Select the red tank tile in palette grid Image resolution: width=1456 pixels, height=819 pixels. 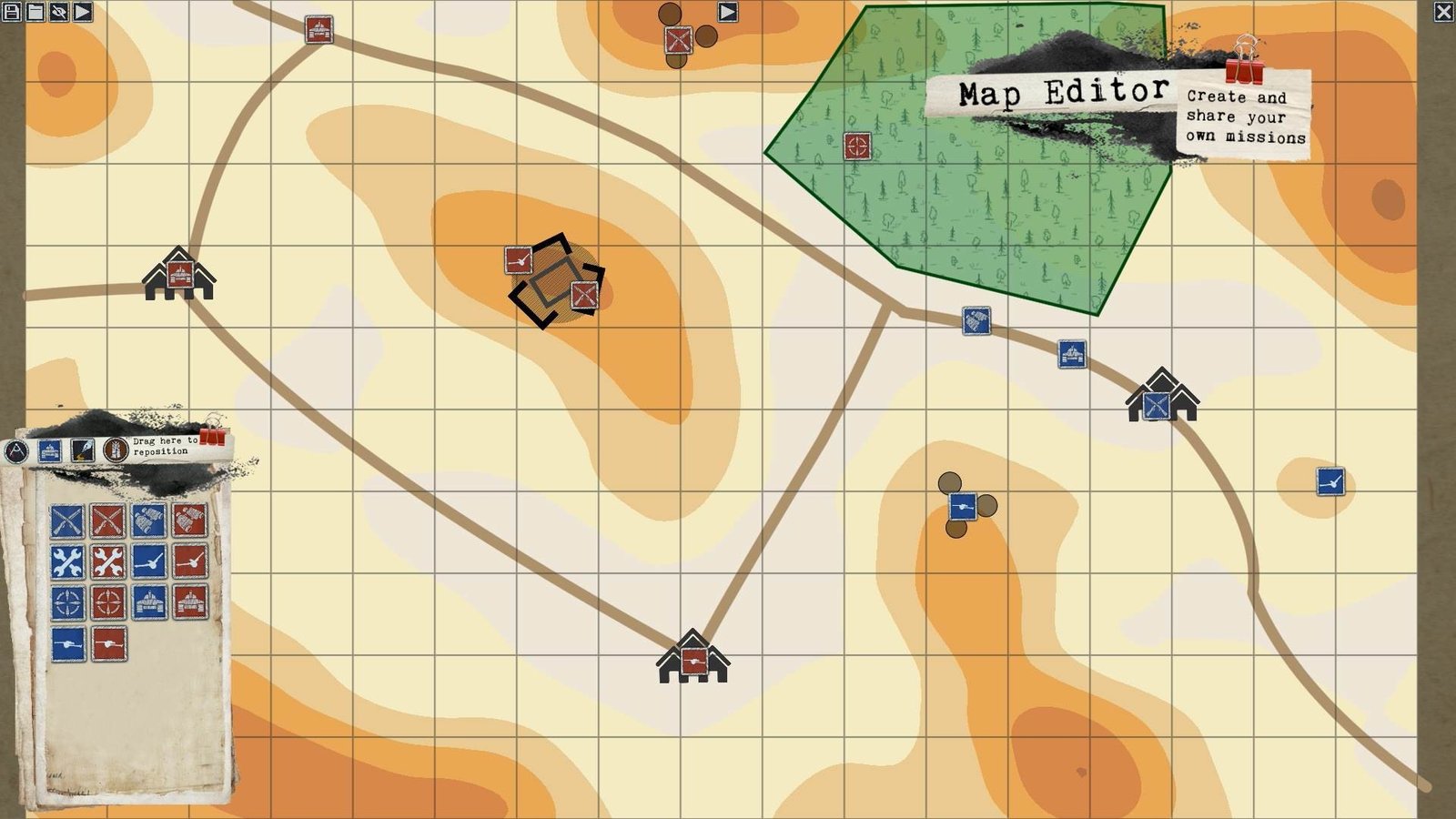click(190, 602)
